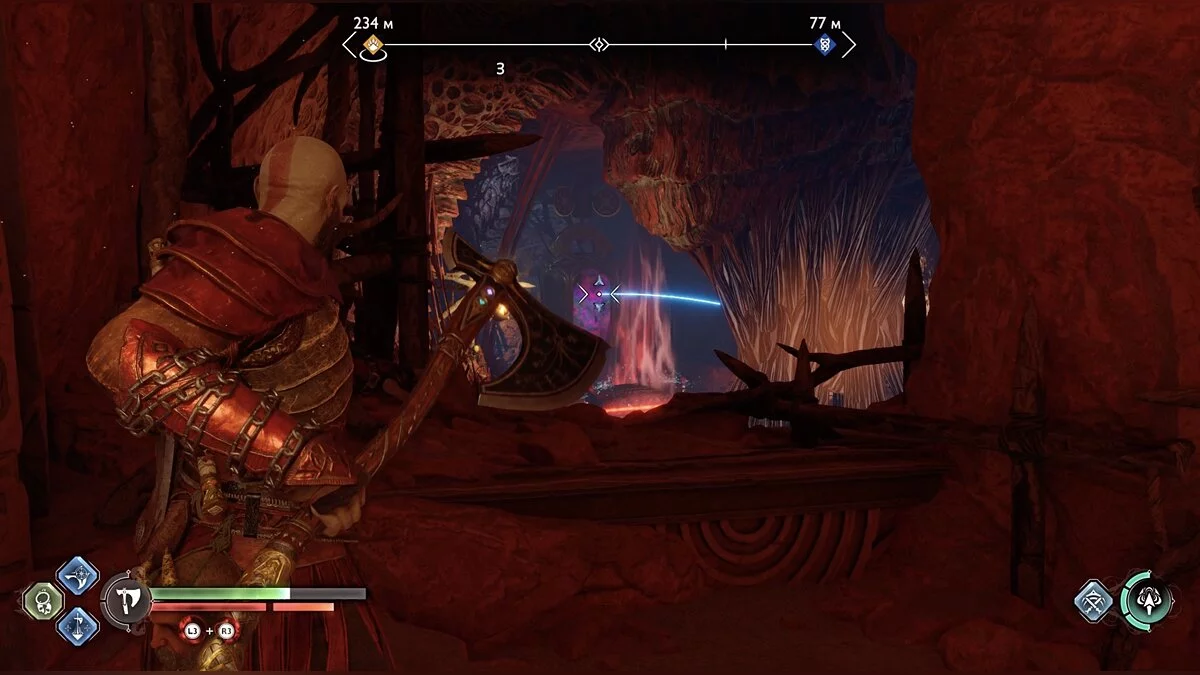This screenshot has width=1200, height=675.
Task: Select the Leviathan Axe weapon icon
Action: [127, 602]
